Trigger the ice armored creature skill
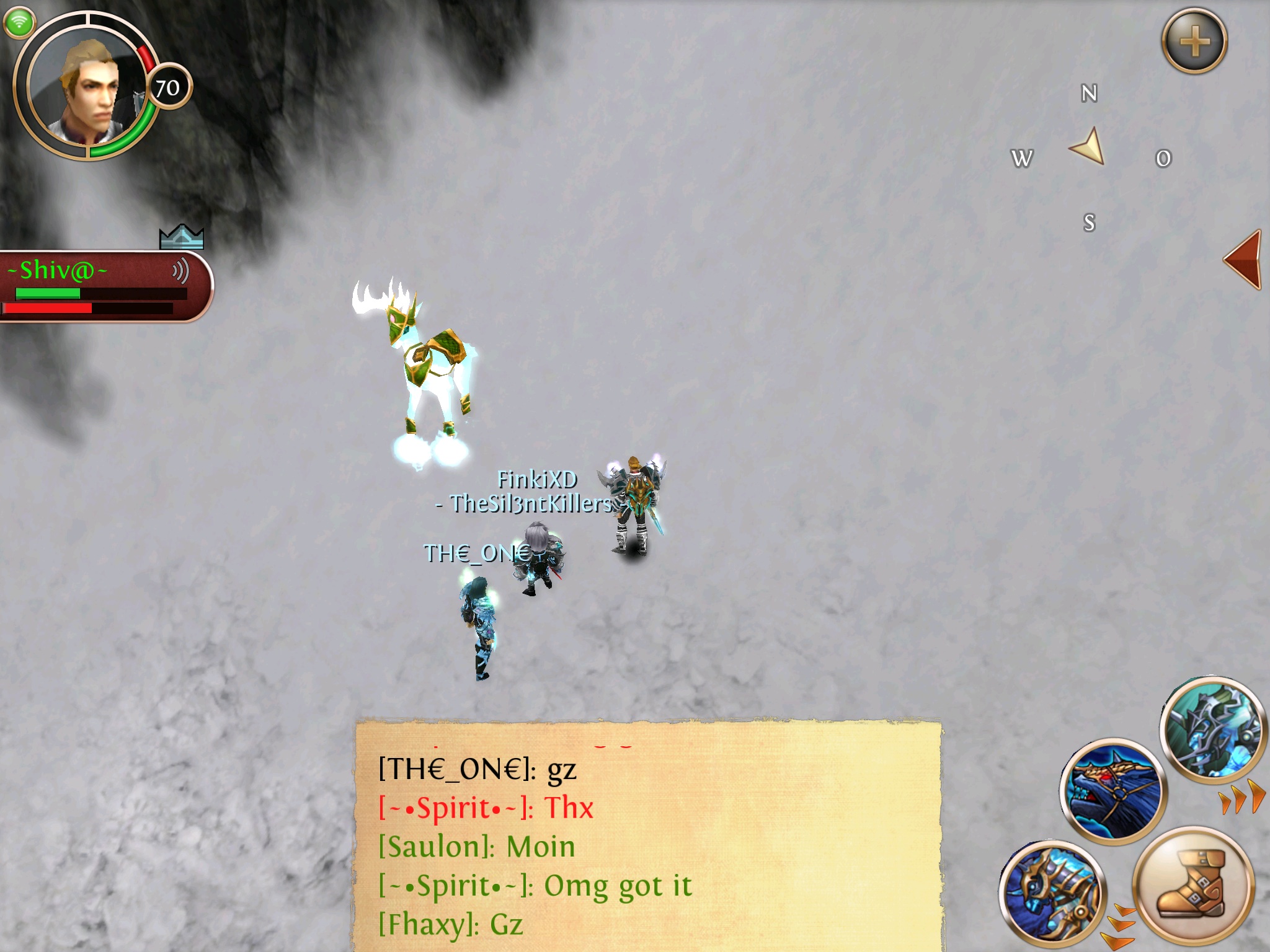This screenshot has width=1270, height=952. click(x=1212, y=728)
